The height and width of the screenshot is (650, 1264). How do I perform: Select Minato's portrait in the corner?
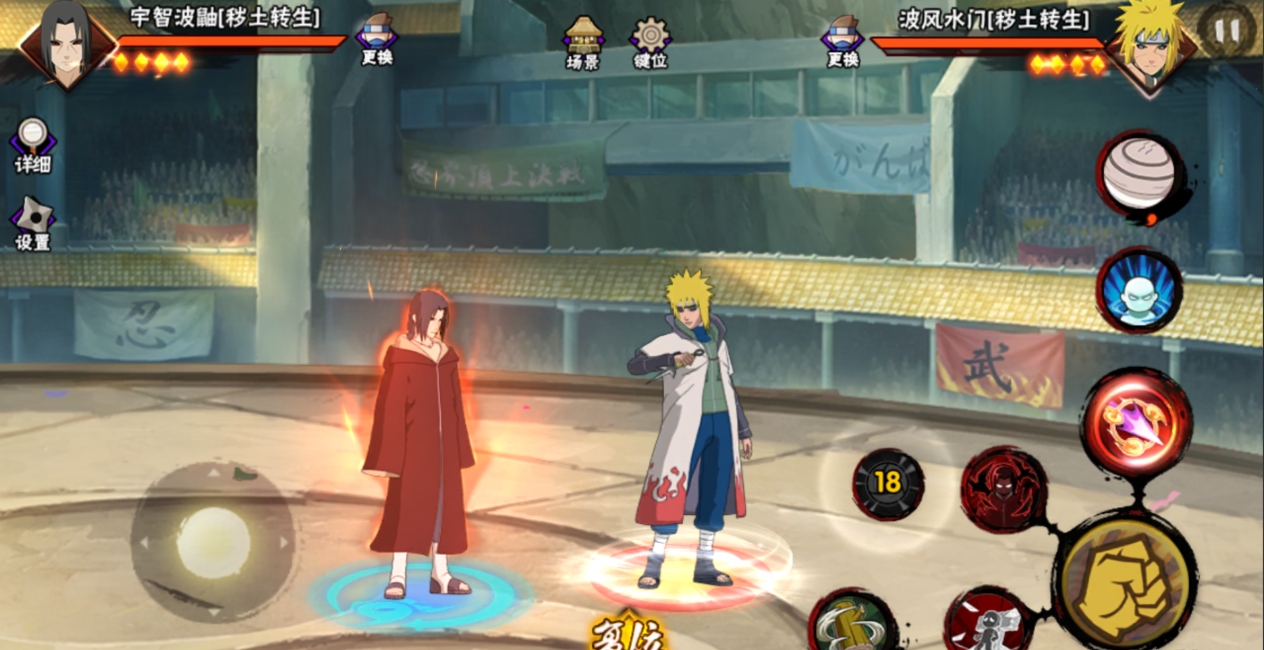[1153, 44]
